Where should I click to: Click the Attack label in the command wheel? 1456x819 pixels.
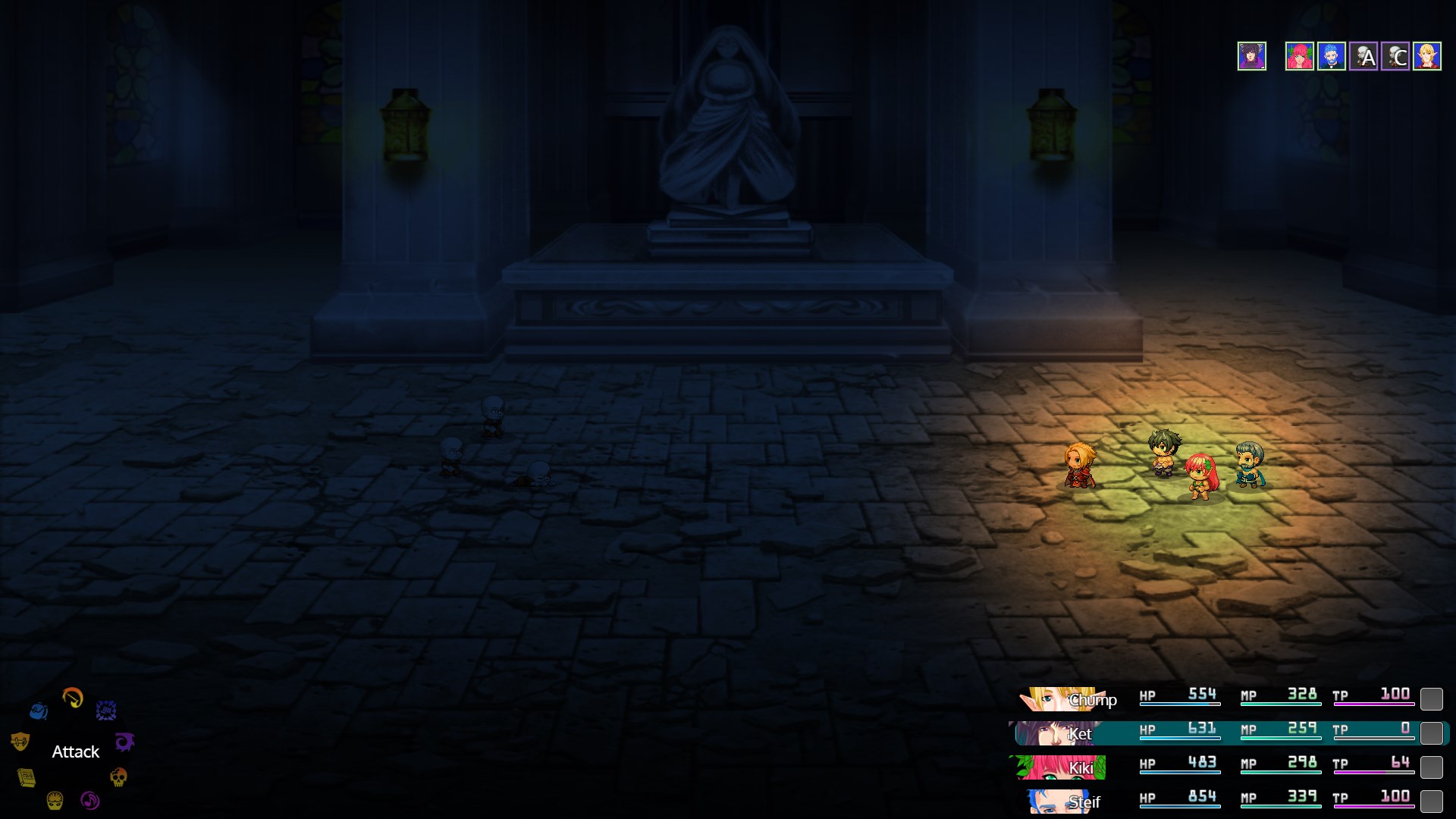[x=74, y=752]
